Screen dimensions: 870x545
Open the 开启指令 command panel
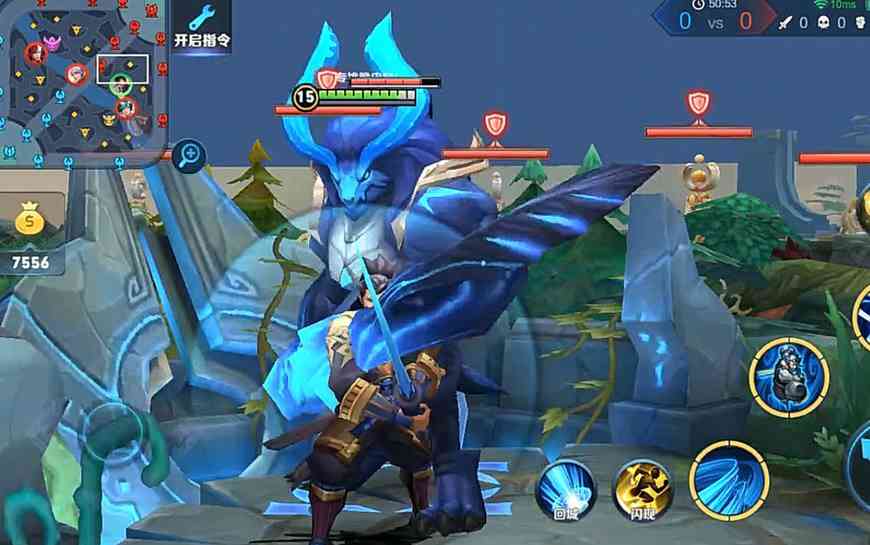click(x=201, y=27)
